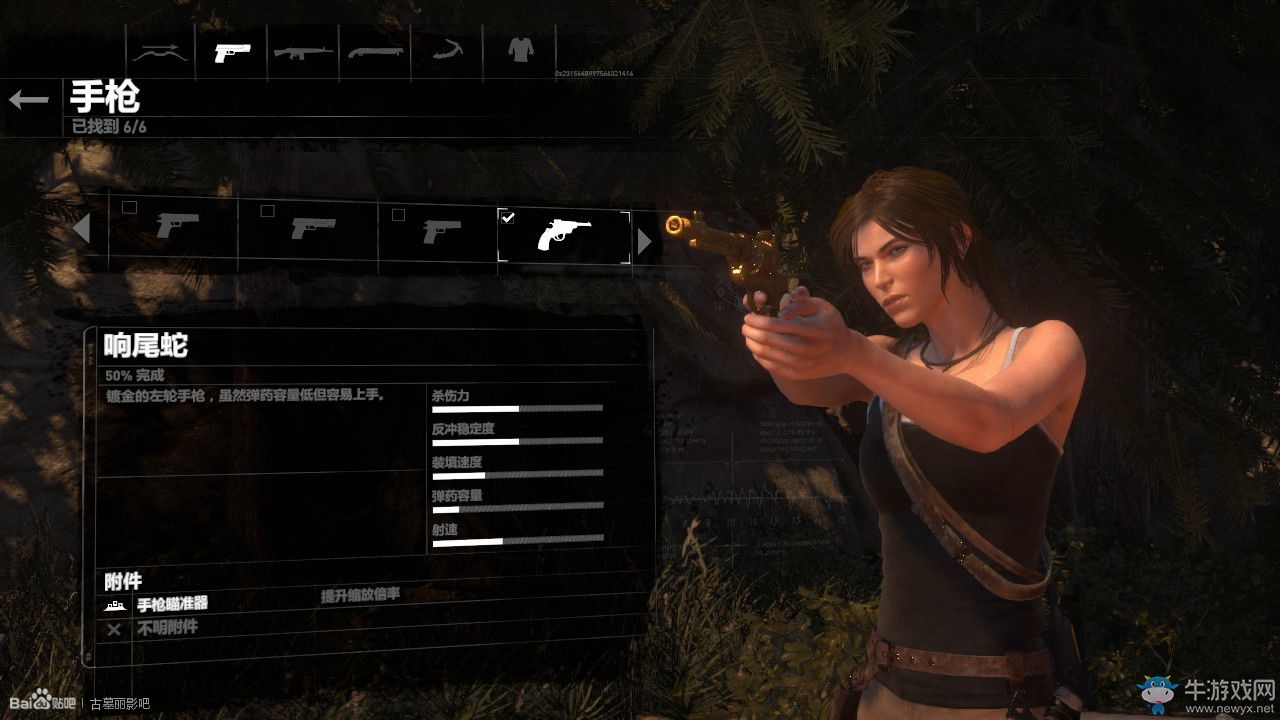This screenshot has height=720, width=1280.
Task: Show the outfit shirt tab
Action: pyautogui.click(x=519, y=50)
